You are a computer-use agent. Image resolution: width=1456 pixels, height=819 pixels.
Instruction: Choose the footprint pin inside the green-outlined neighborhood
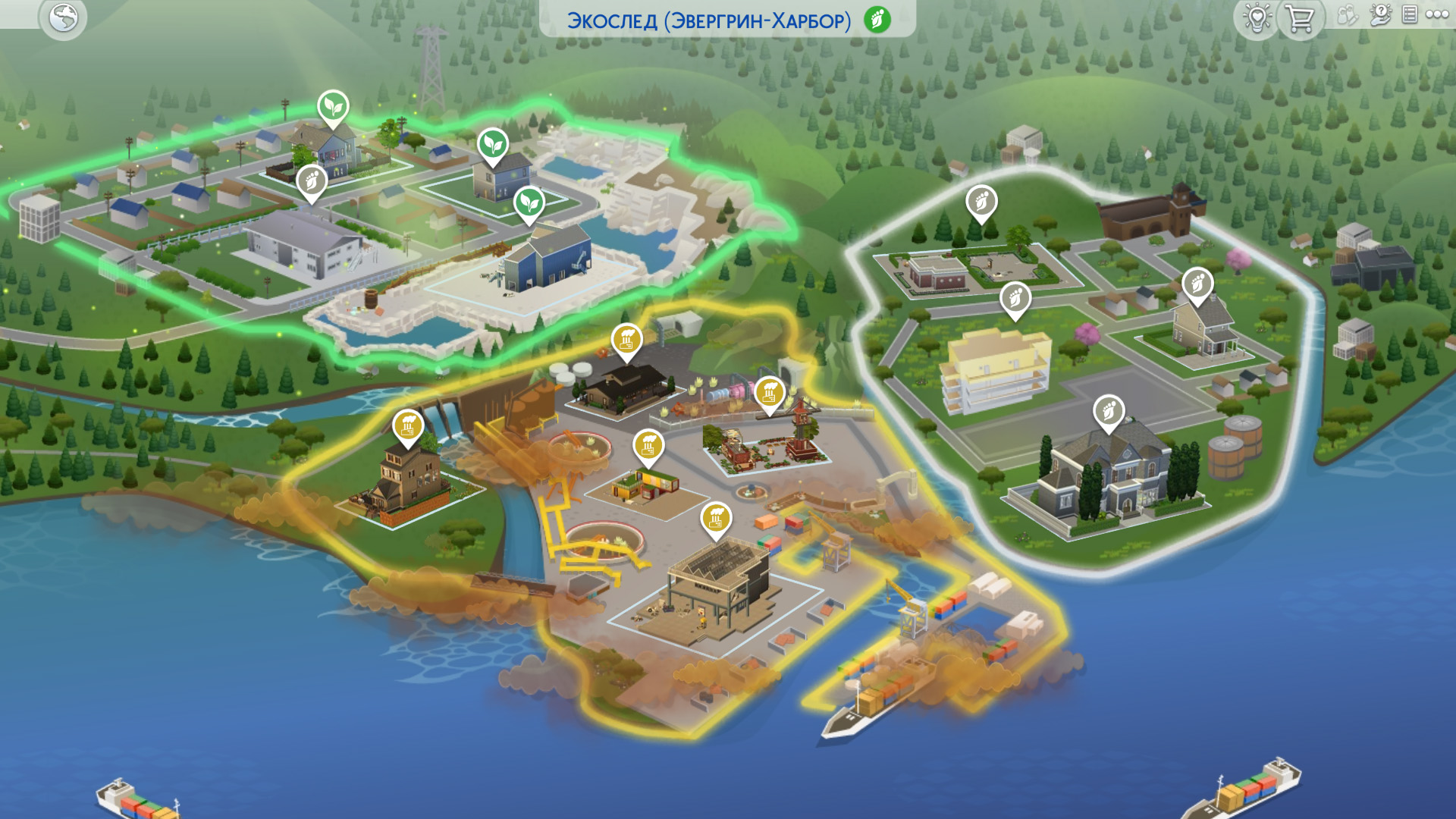(312, 182)
